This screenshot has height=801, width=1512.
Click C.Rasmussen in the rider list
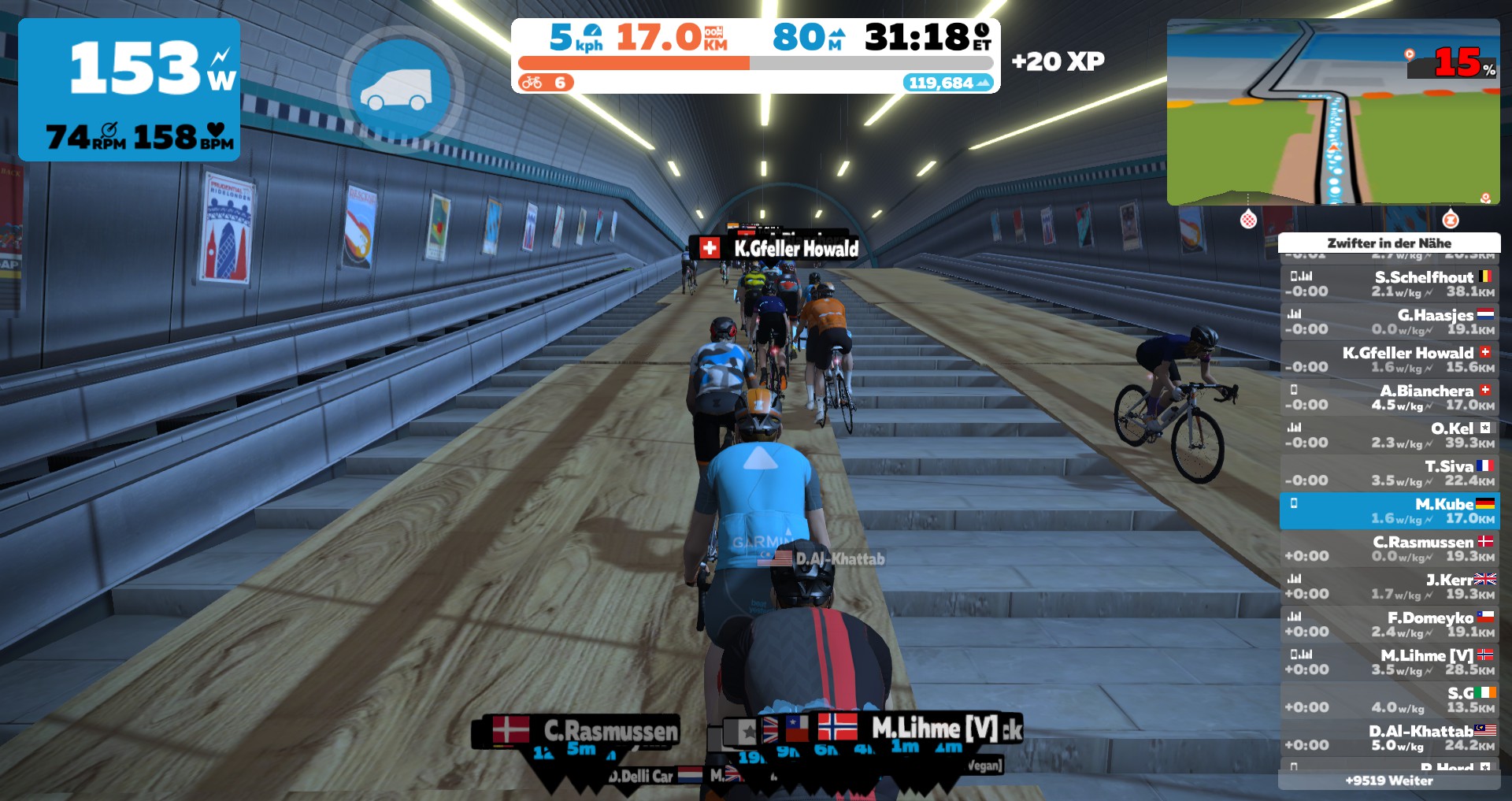click(1389, 548)
